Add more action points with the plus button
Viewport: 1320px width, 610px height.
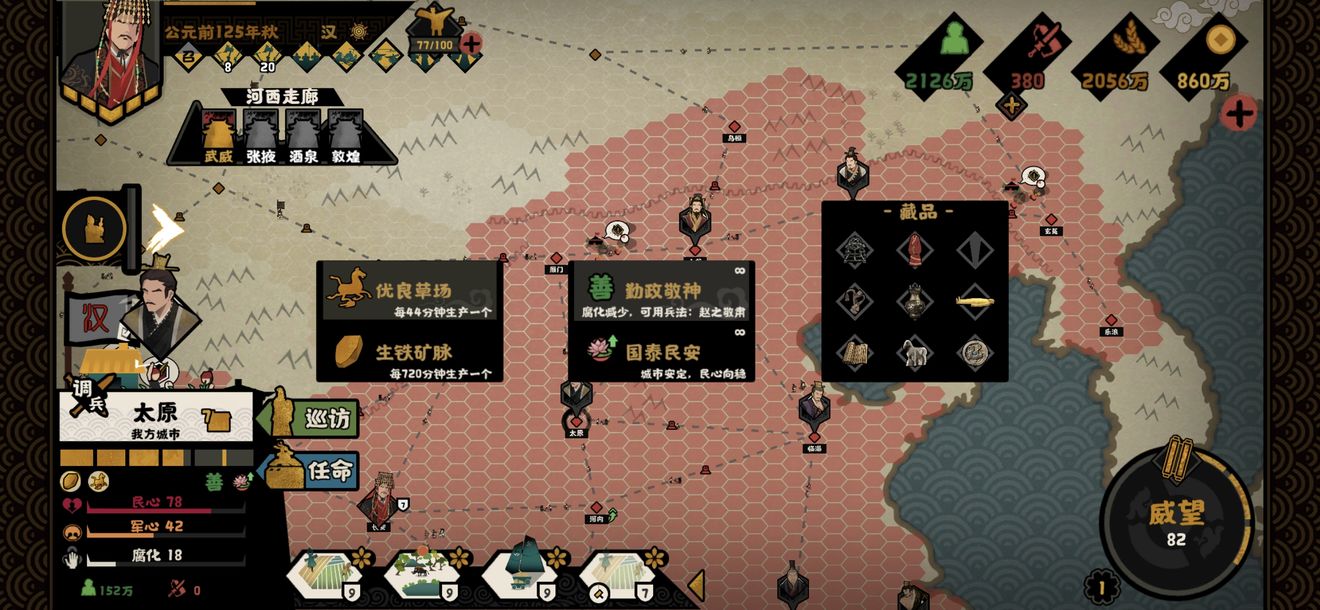tap(470, 44)
